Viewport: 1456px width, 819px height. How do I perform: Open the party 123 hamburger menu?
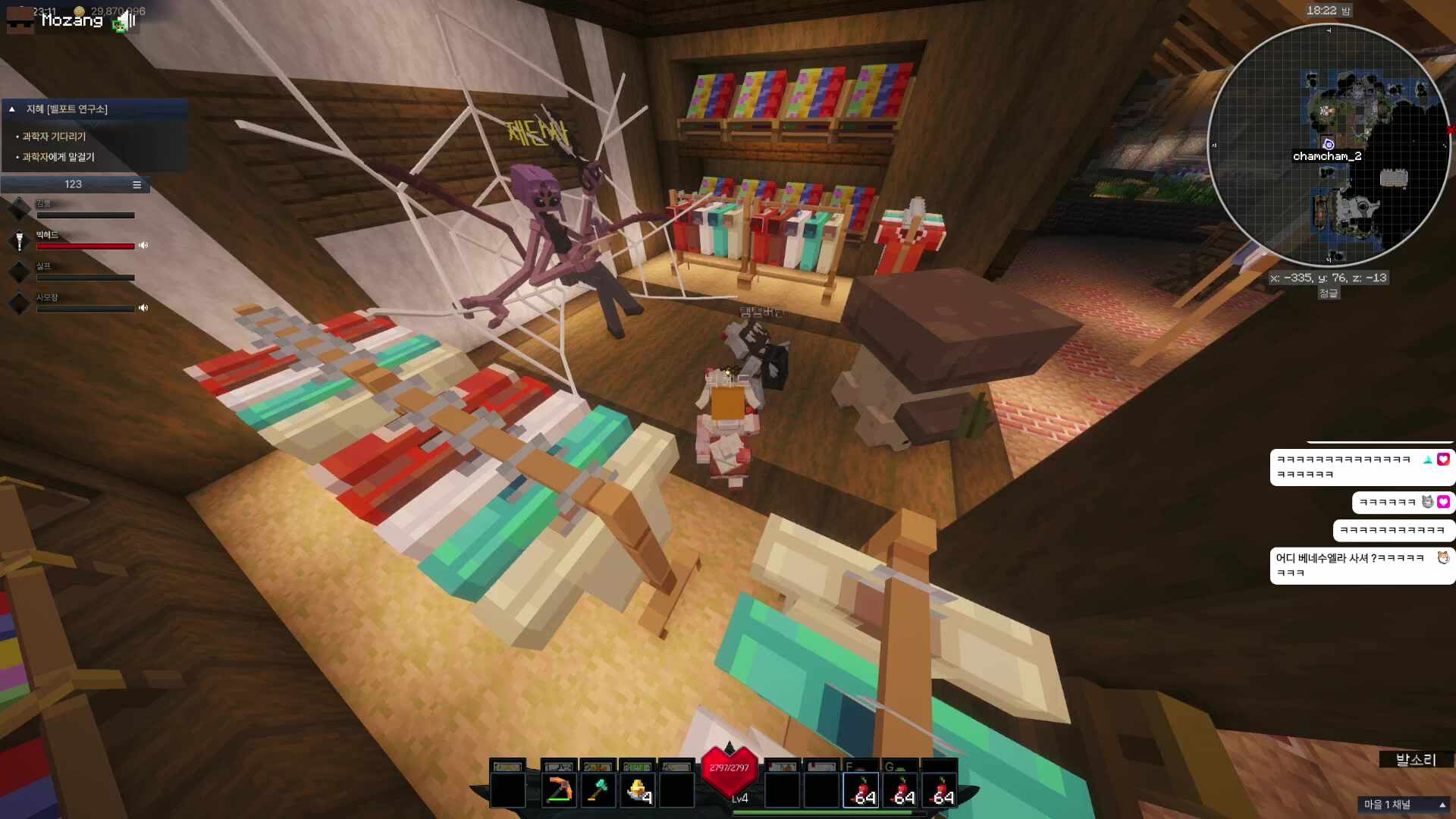coord(136,184)
